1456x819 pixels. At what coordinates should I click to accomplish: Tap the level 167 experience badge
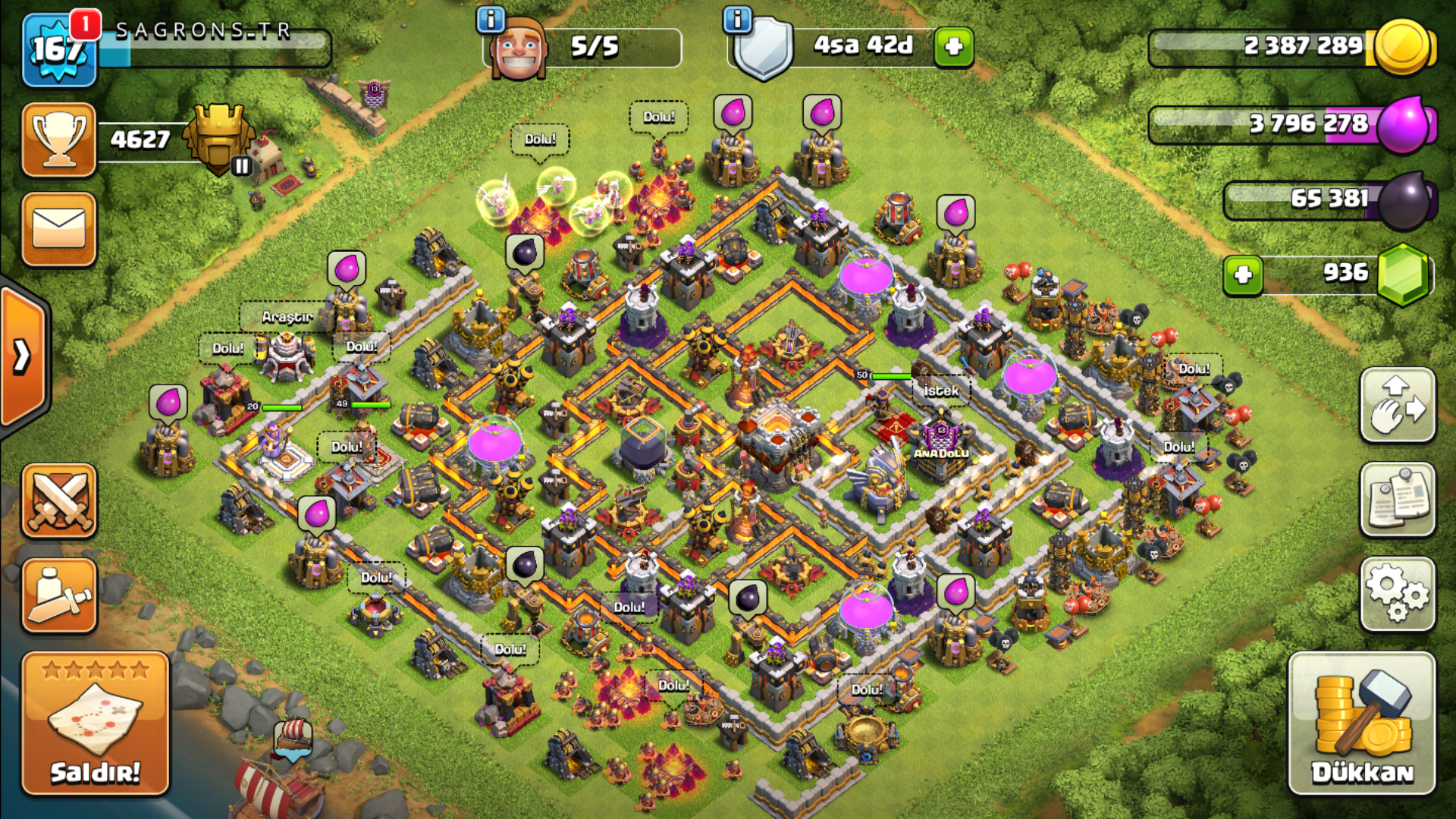(59, 52)
